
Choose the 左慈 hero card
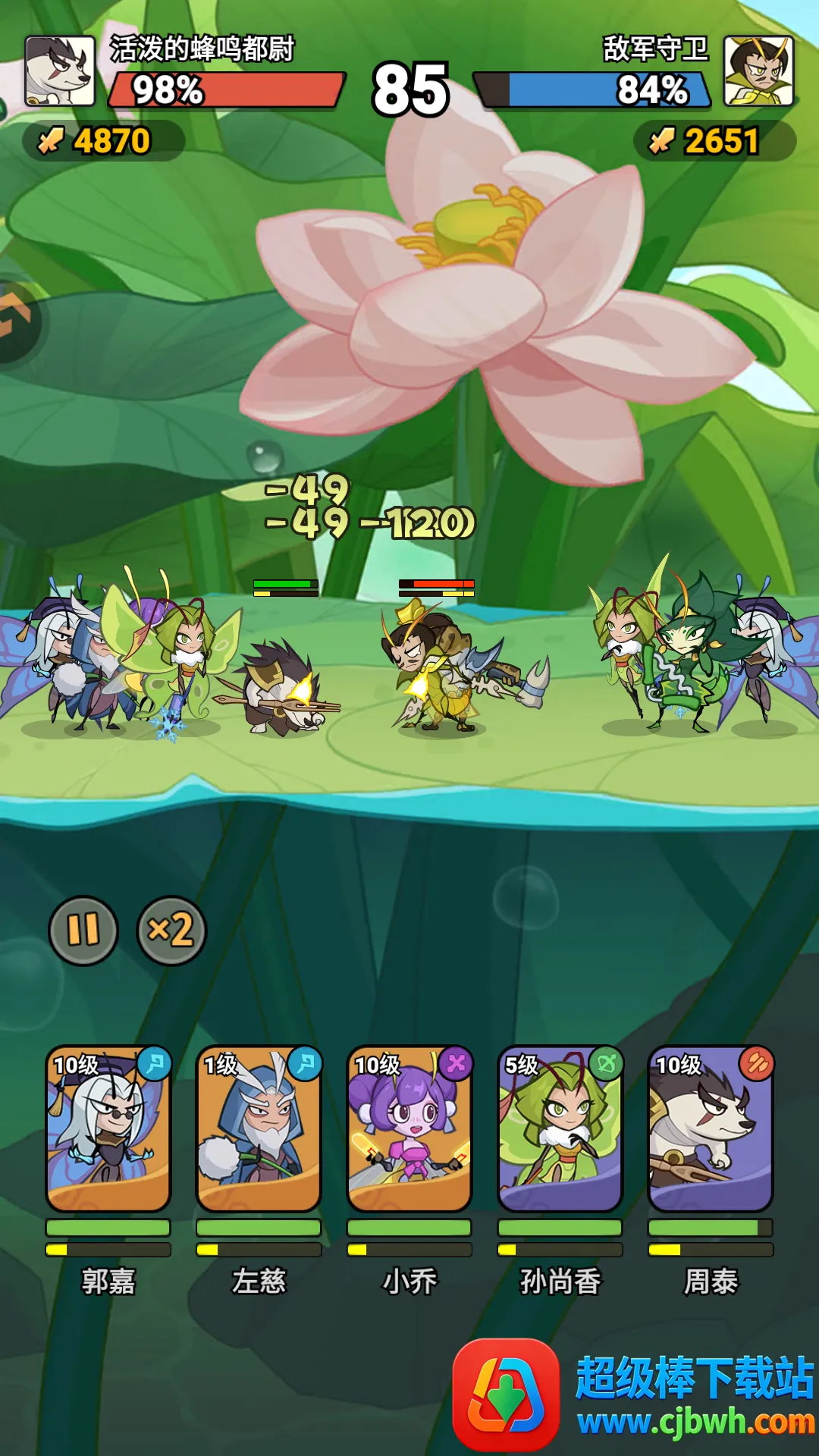259,1129
